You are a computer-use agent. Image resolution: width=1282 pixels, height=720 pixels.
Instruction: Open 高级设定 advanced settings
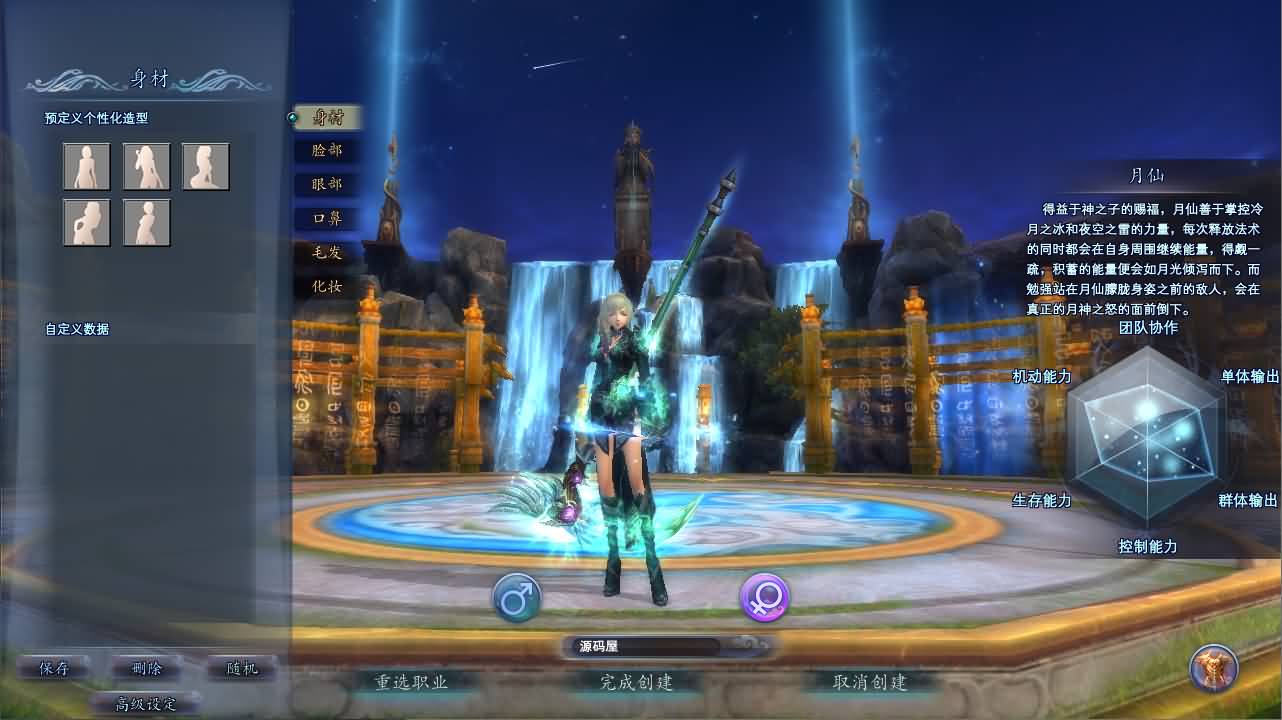coord(146,702)
